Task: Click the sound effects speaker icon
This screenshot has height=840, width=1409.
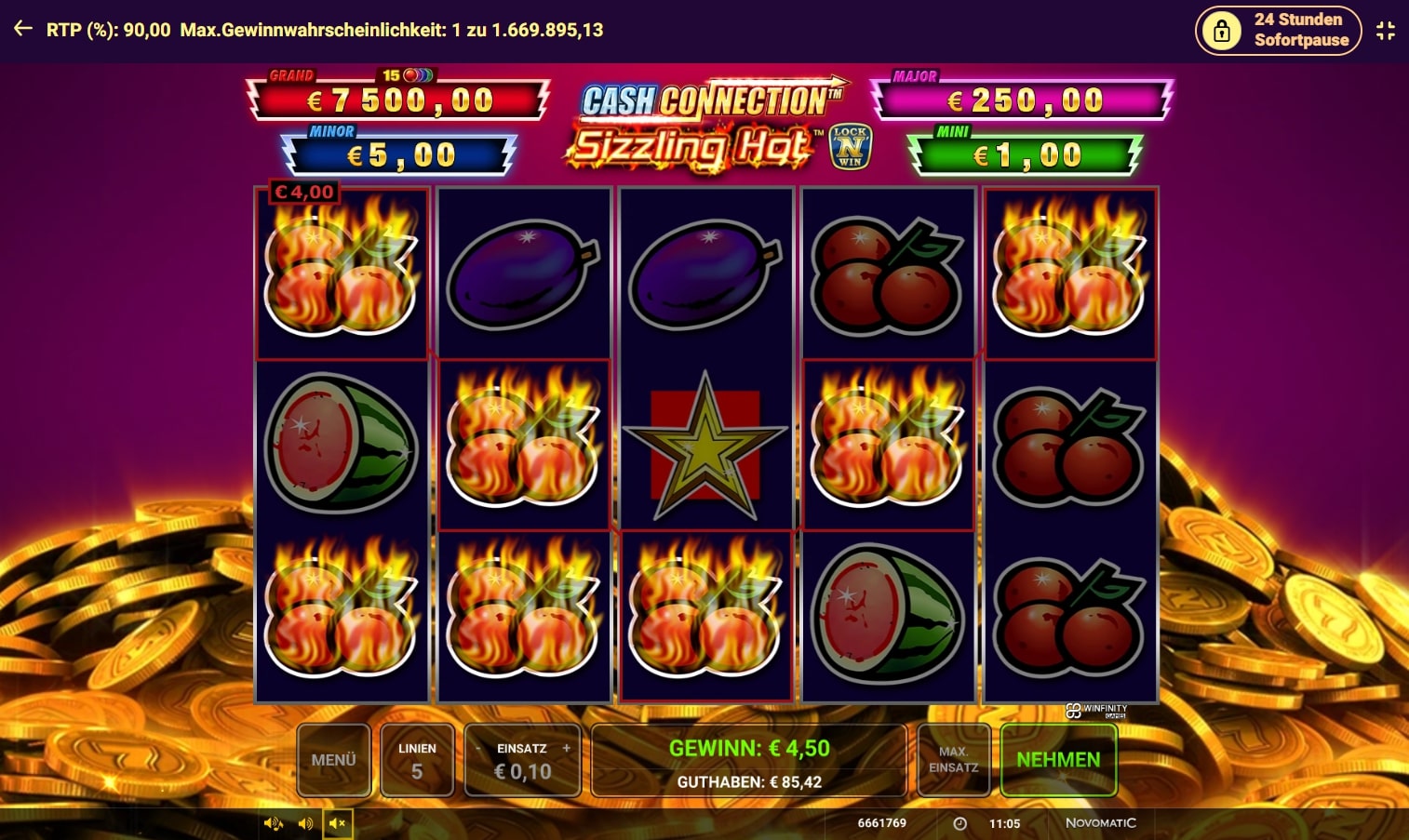Action: coord(304,823)
